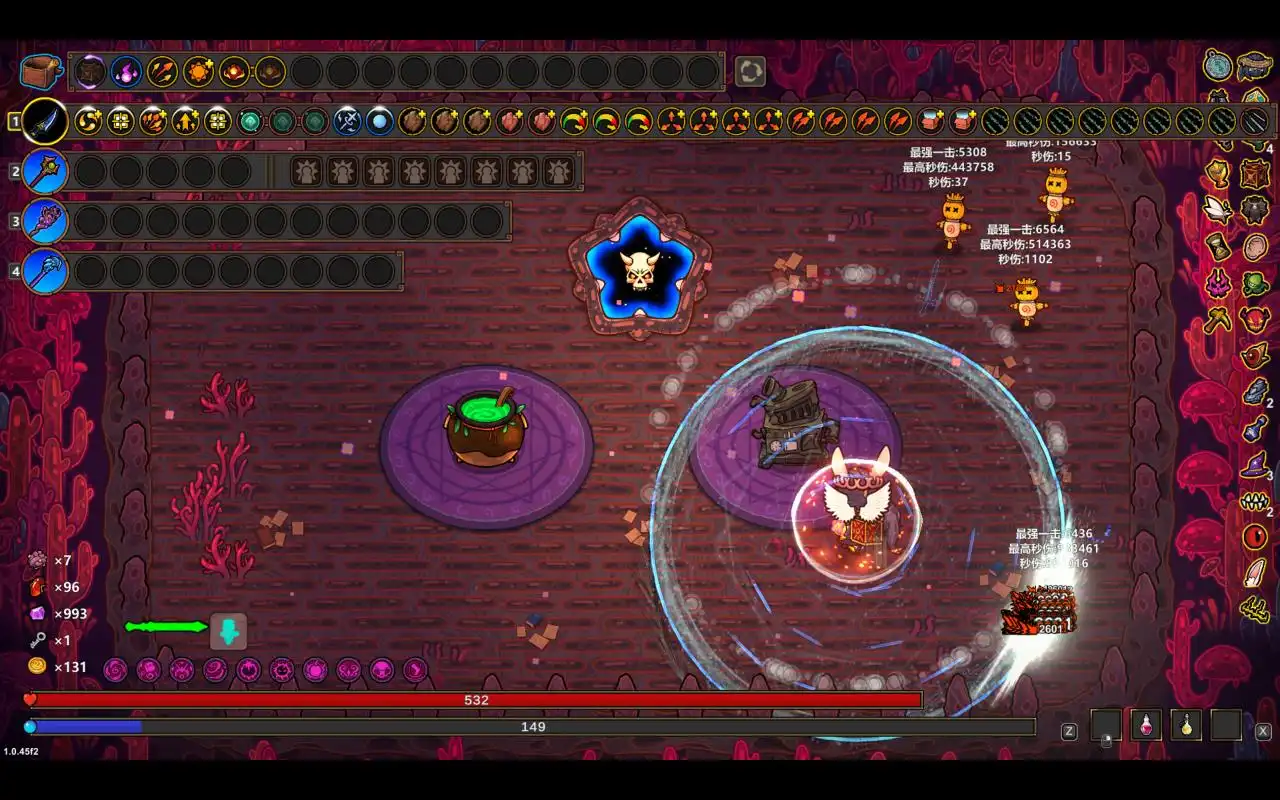Image resolution: width=1280 pixels, height=800 pixels.
Task: Choose the pink crystal staff in row 3
Action: pos(45,221)
